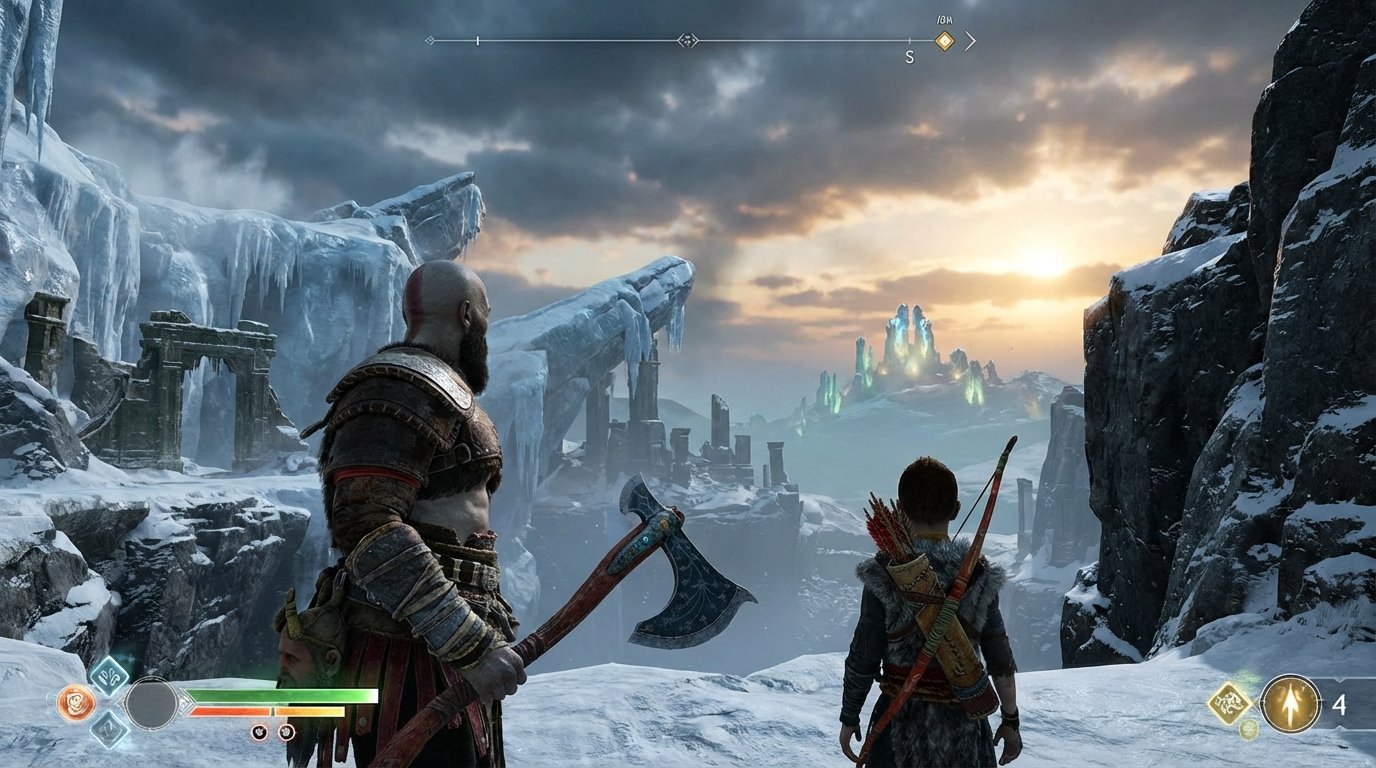This screenshot has height=768, width=1376.
Task: Enable the glowing green resource orb near arrow display
Action: coord(1248,729)
